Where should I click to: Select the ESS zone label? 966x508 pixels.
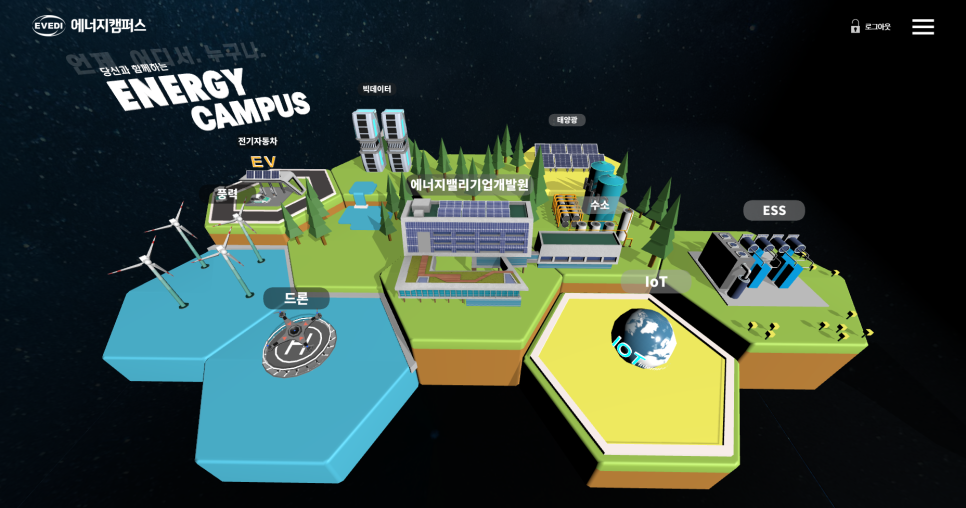point(774,210)
